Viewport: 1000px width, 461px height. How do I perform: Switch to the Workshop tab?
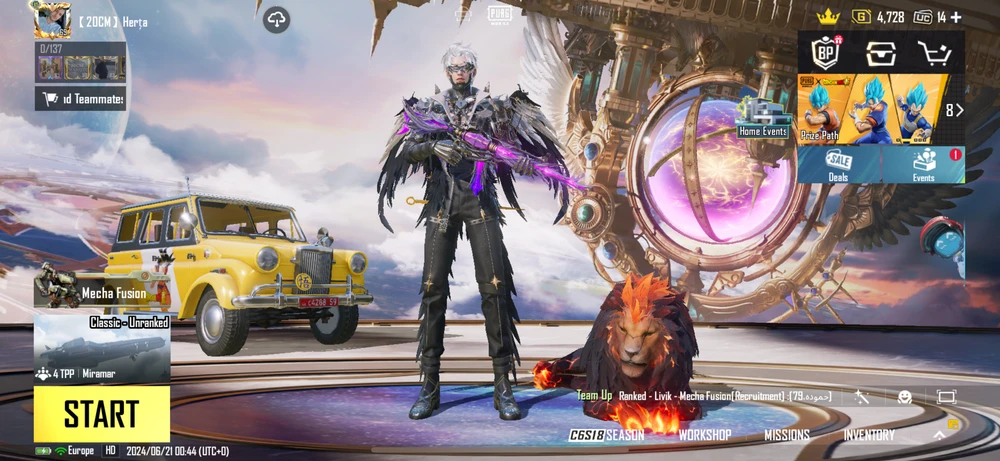[x=704, y=435]
